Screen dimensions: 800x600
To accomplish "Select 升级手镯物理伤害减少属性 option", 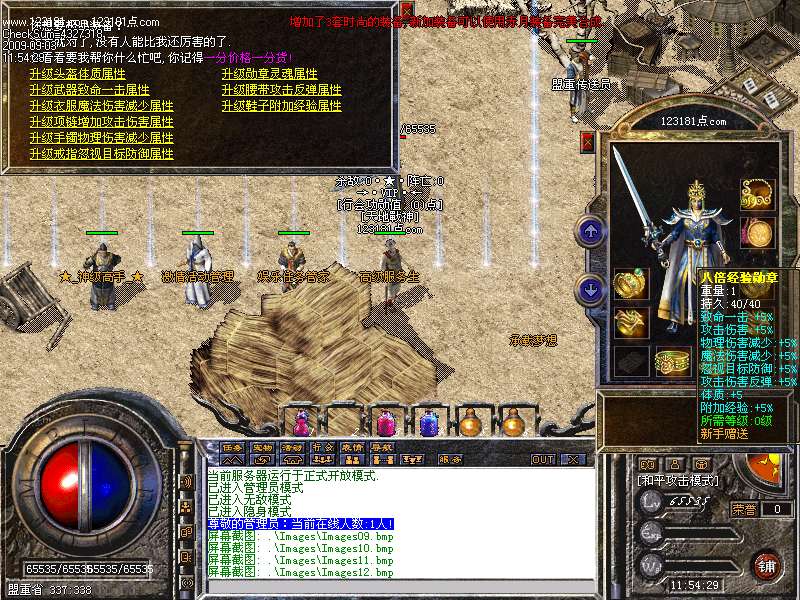I will [x=101, y=138].
